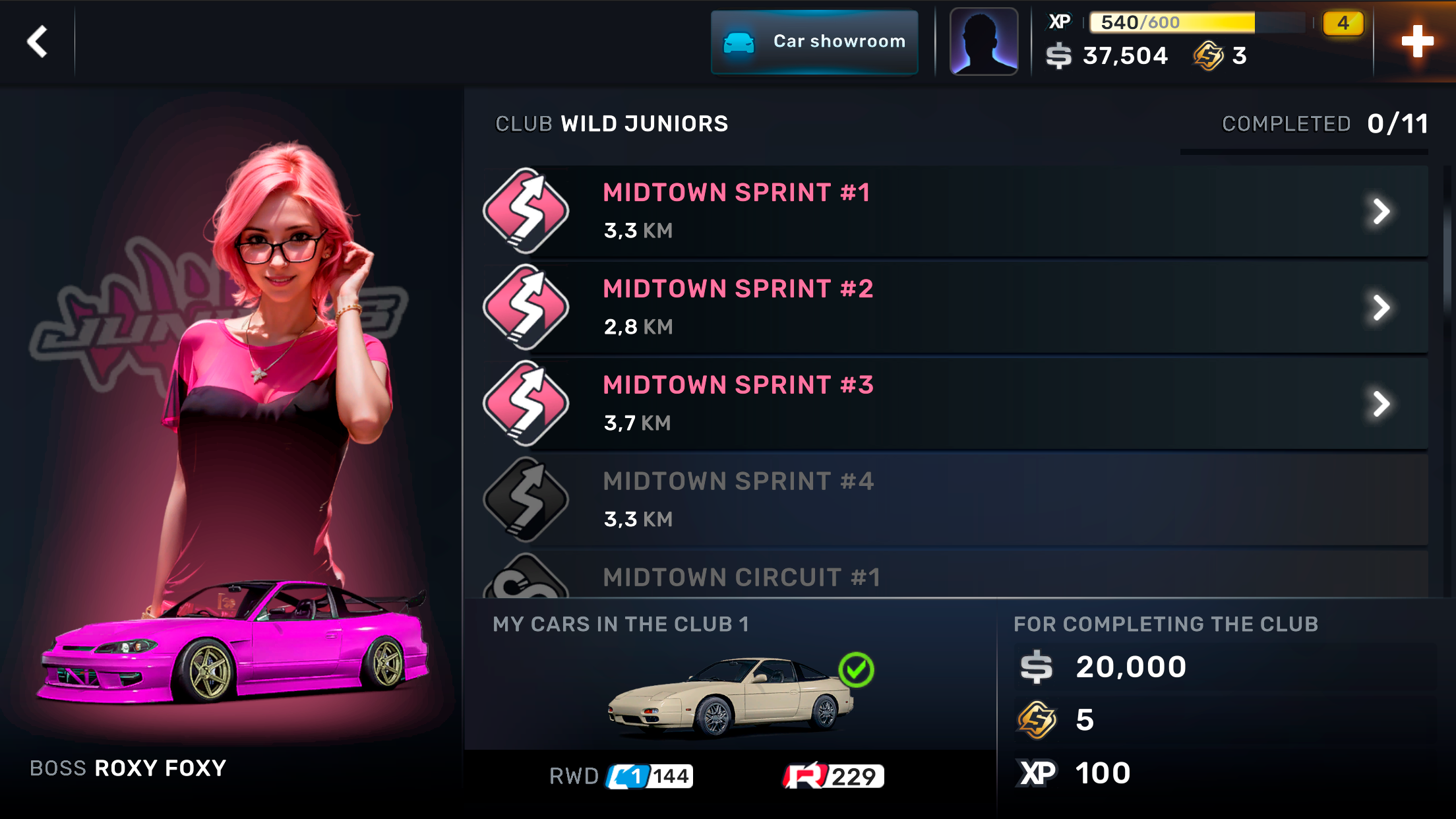Click the dollar cash balance icon
Screen dimensions: 1456x819
coord(1058,56)
